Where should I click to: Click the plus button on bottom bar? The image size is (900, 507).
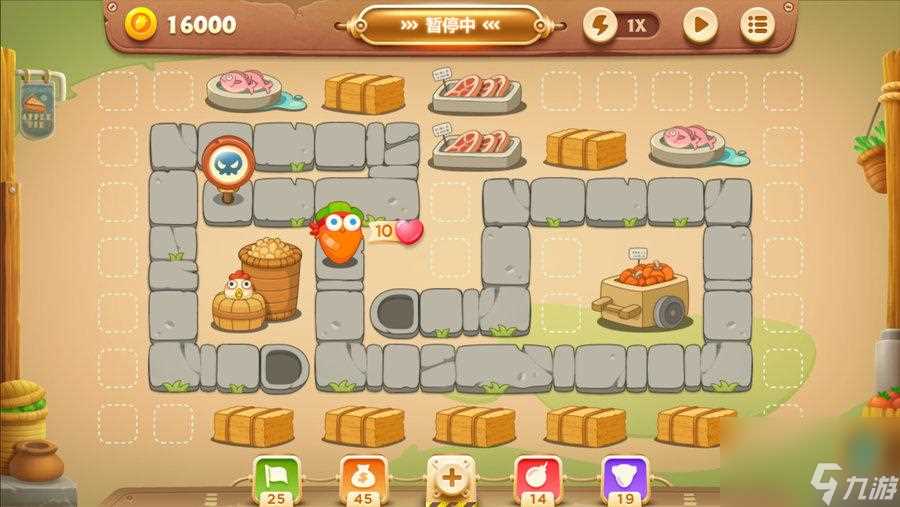pyautogui.click(x=451, y=476)
